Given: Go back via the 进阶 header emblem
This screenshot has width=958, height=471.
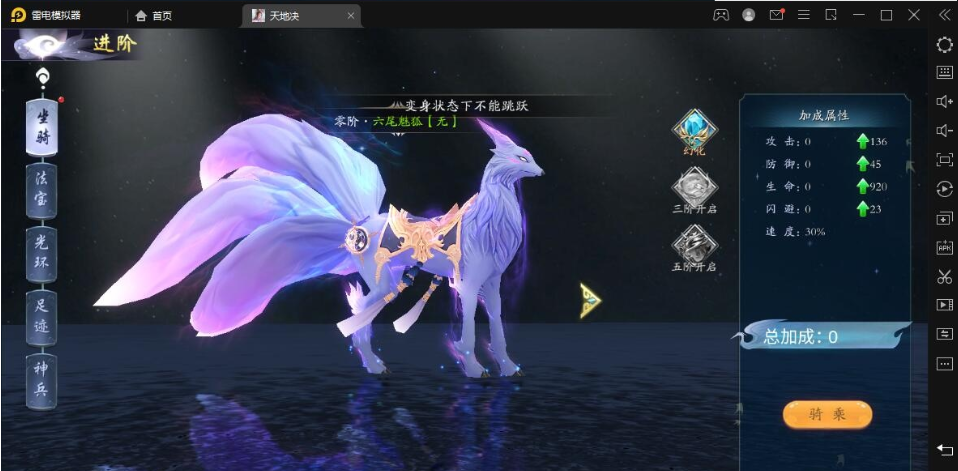Looking at the screenshot, I should pos(40,46).
